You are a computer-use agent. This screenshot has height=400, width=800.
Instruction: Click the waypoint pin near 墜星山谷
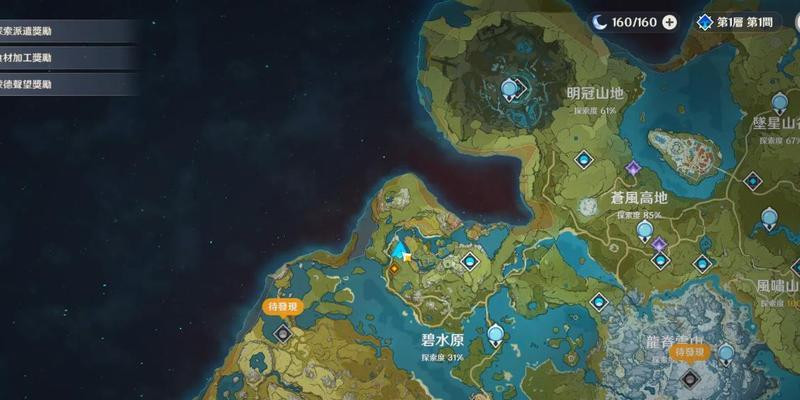pyautogui.click(x=780, y=103)
